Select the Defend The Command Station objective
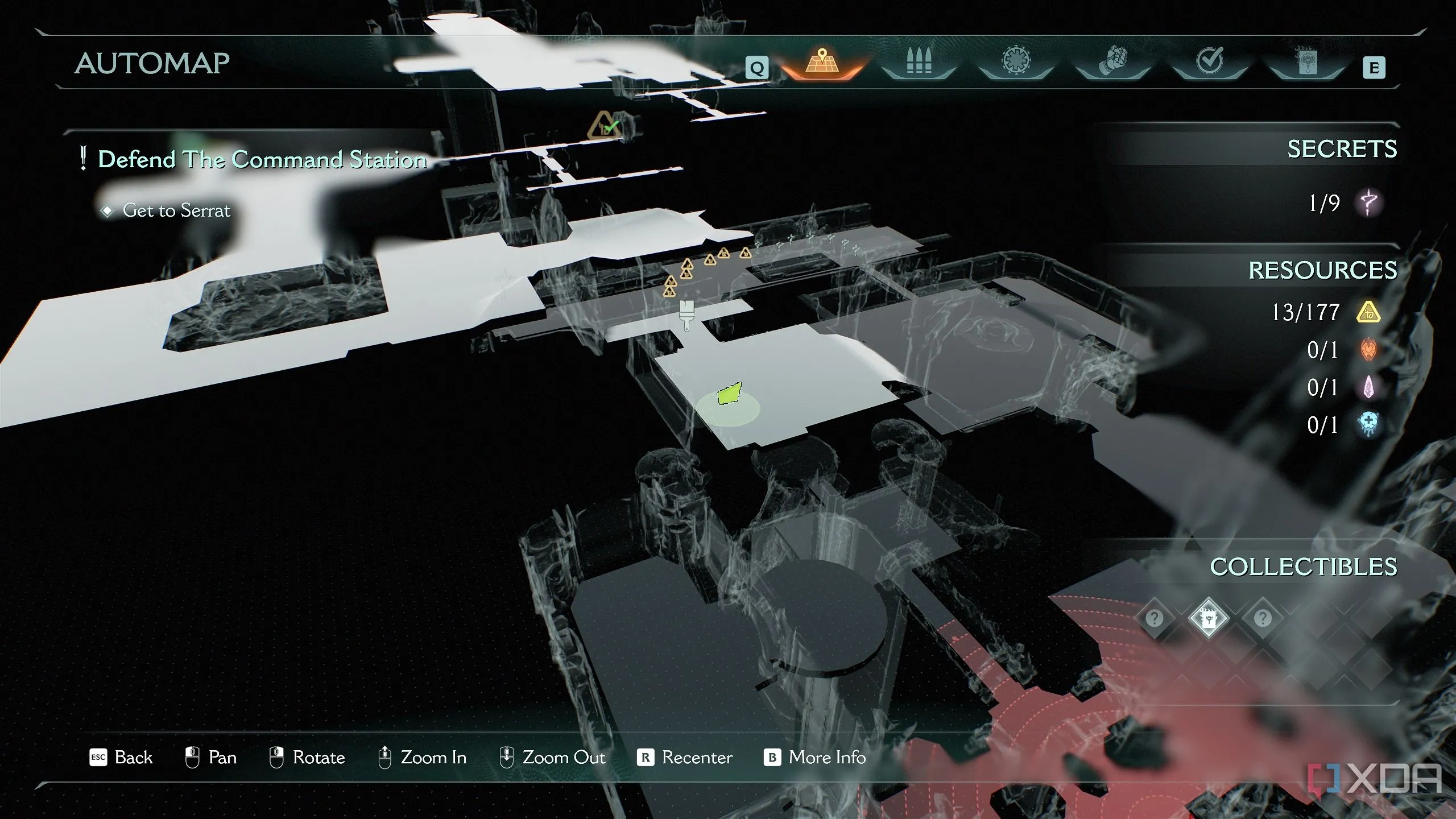The image size is (1456, 819). click(x=262, y=159)
